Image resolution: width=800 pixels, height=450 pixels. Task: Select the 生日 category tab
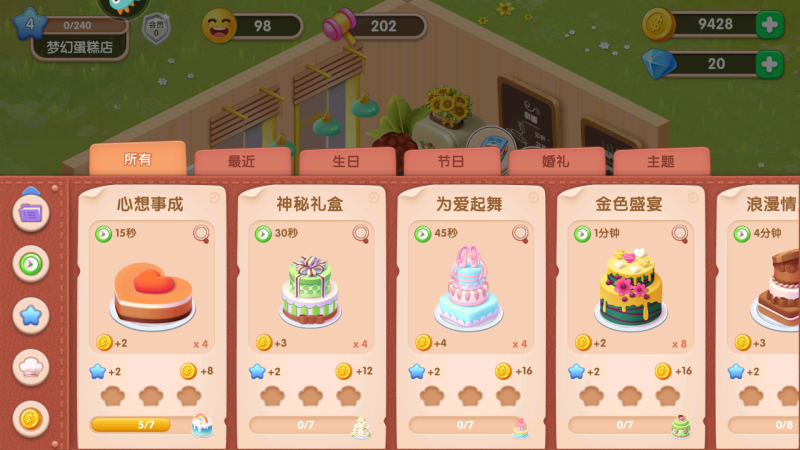[346, 162]
